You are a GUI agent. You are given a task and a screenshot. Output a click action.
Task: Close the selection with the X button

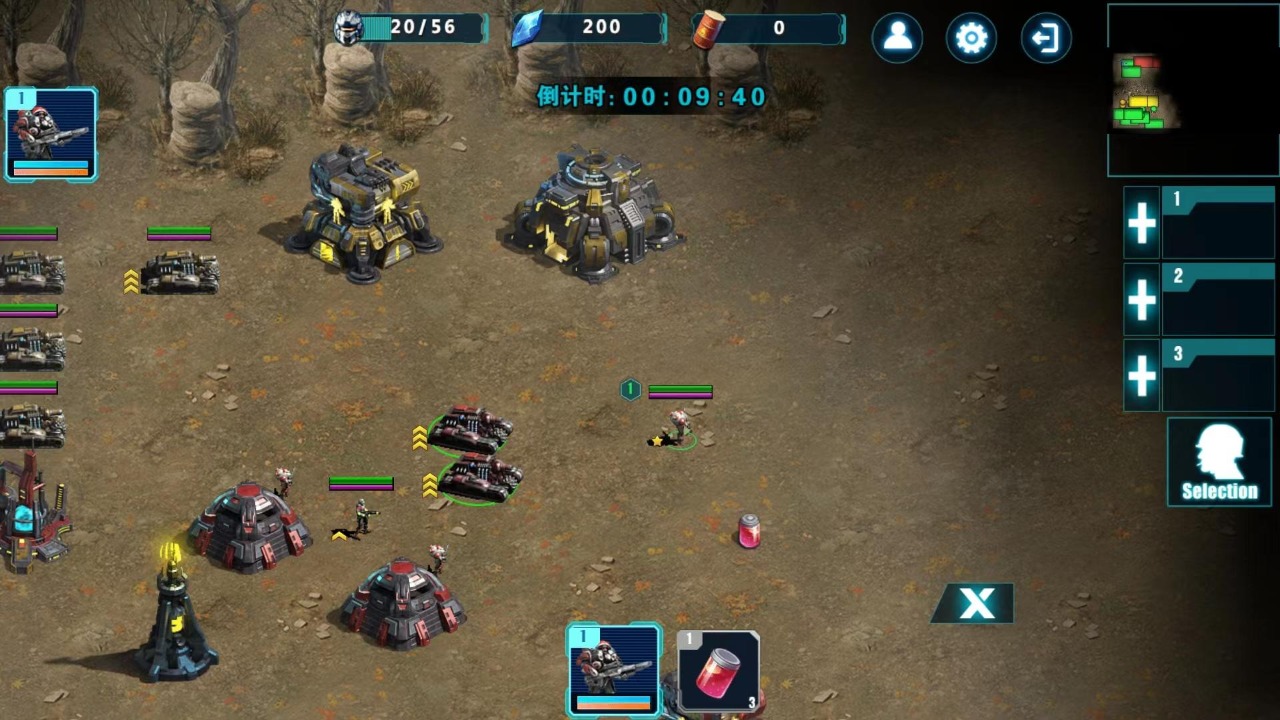975,603
